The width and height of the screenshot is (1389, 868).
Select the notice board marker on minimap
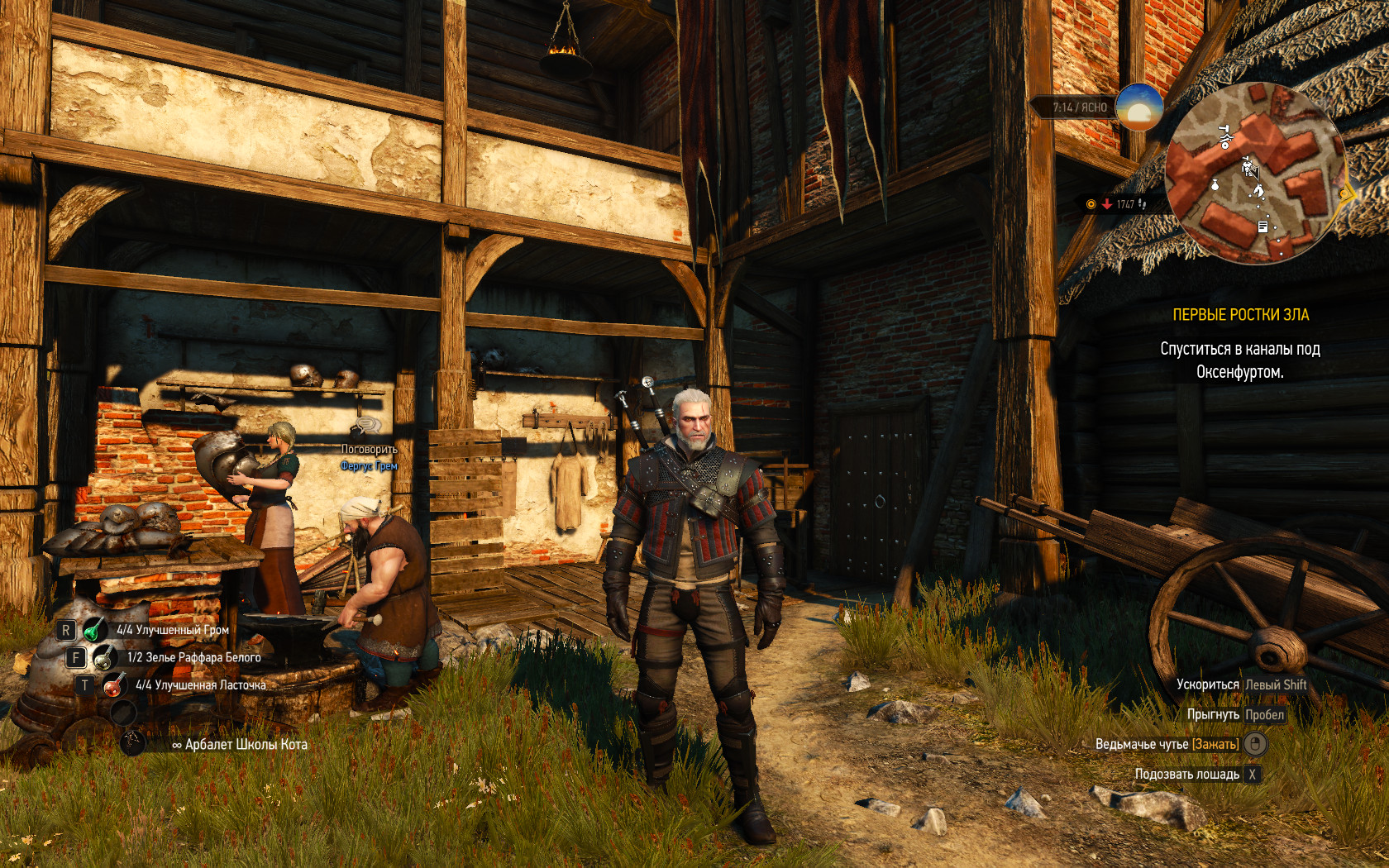1263,227
